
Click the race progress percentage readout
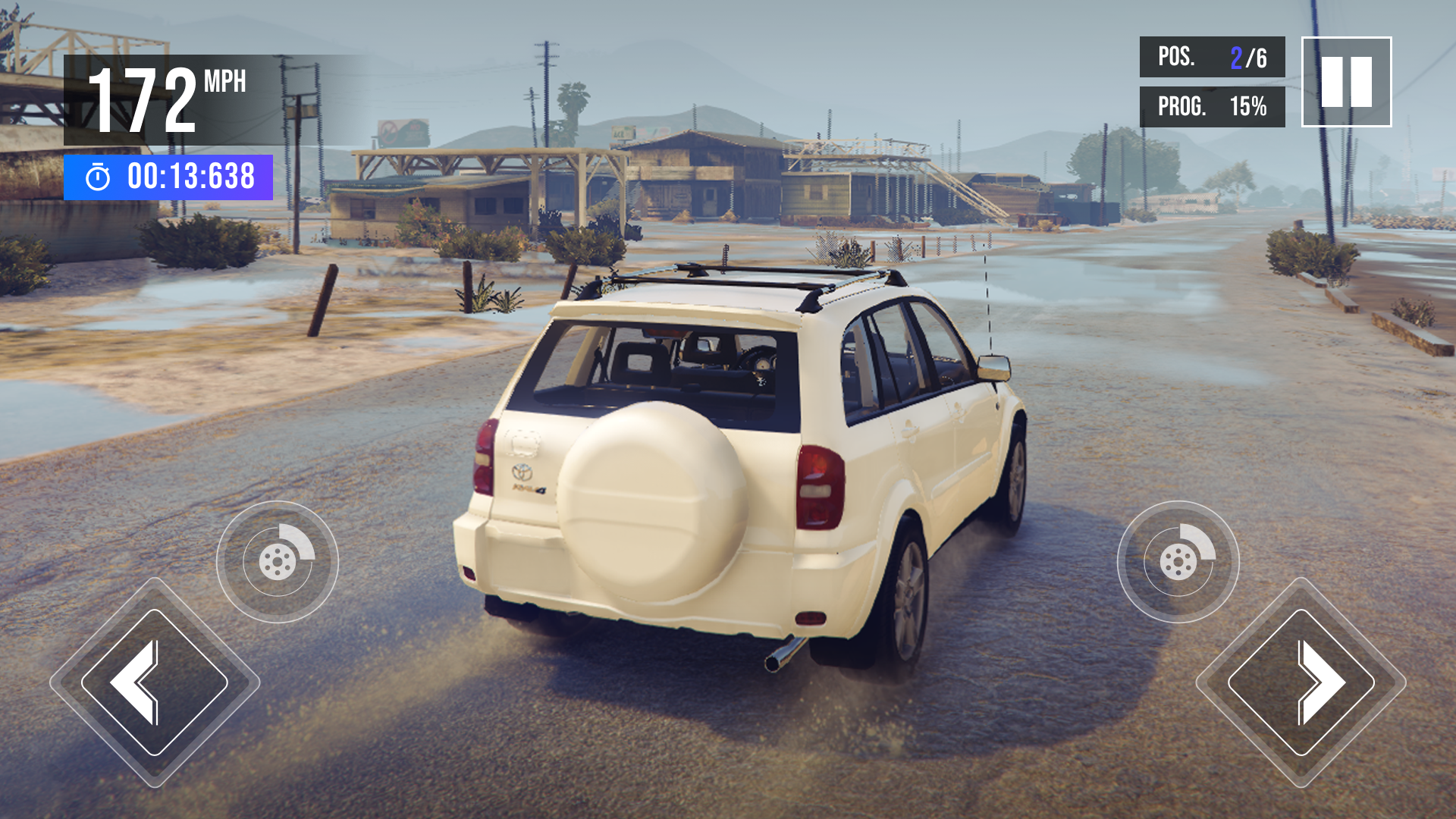pos(1211,107)
